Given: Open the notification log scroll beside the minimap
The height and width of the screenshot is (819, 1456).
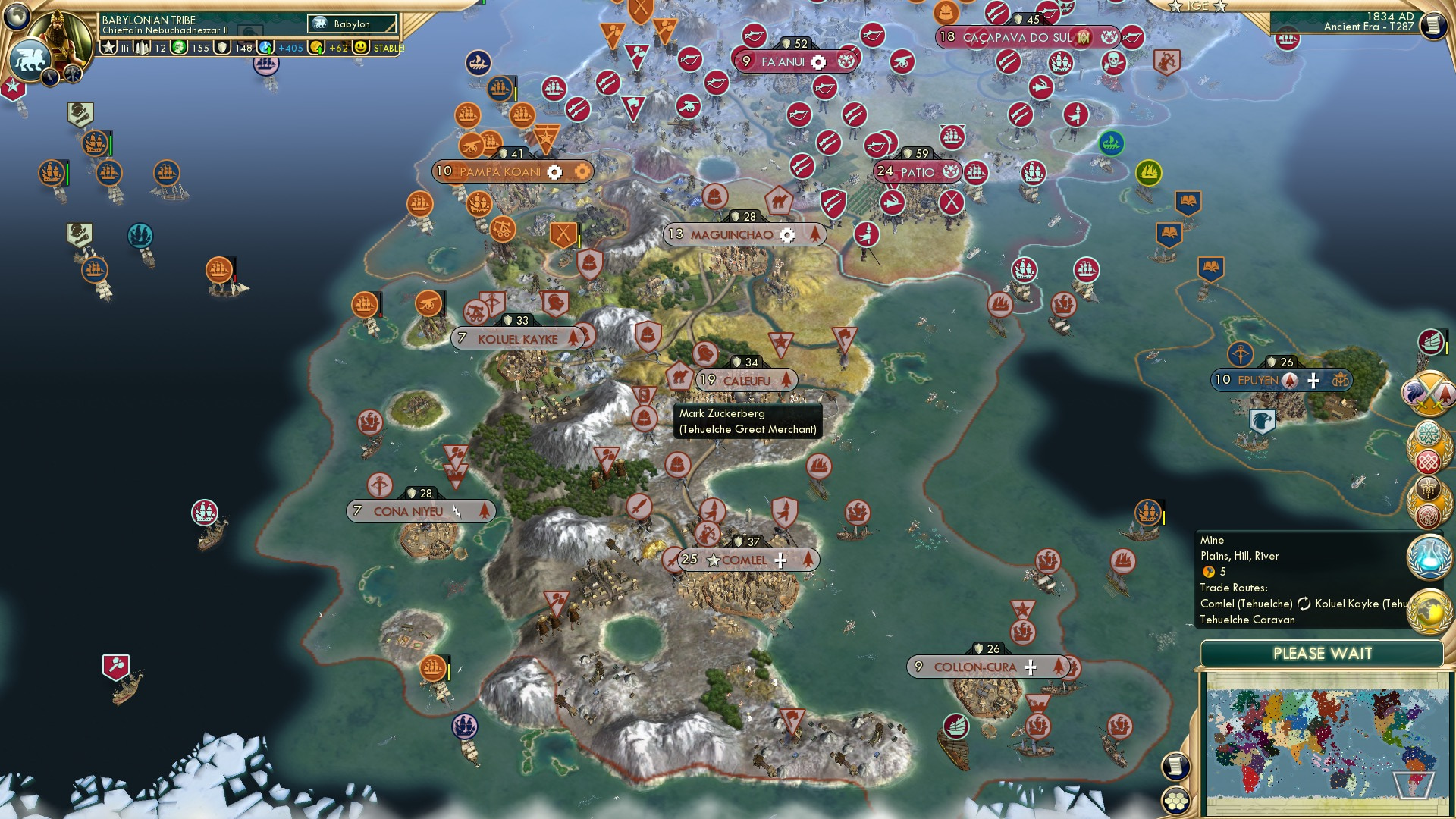Looking at the screenshot, I should (x=1175, y=765).
